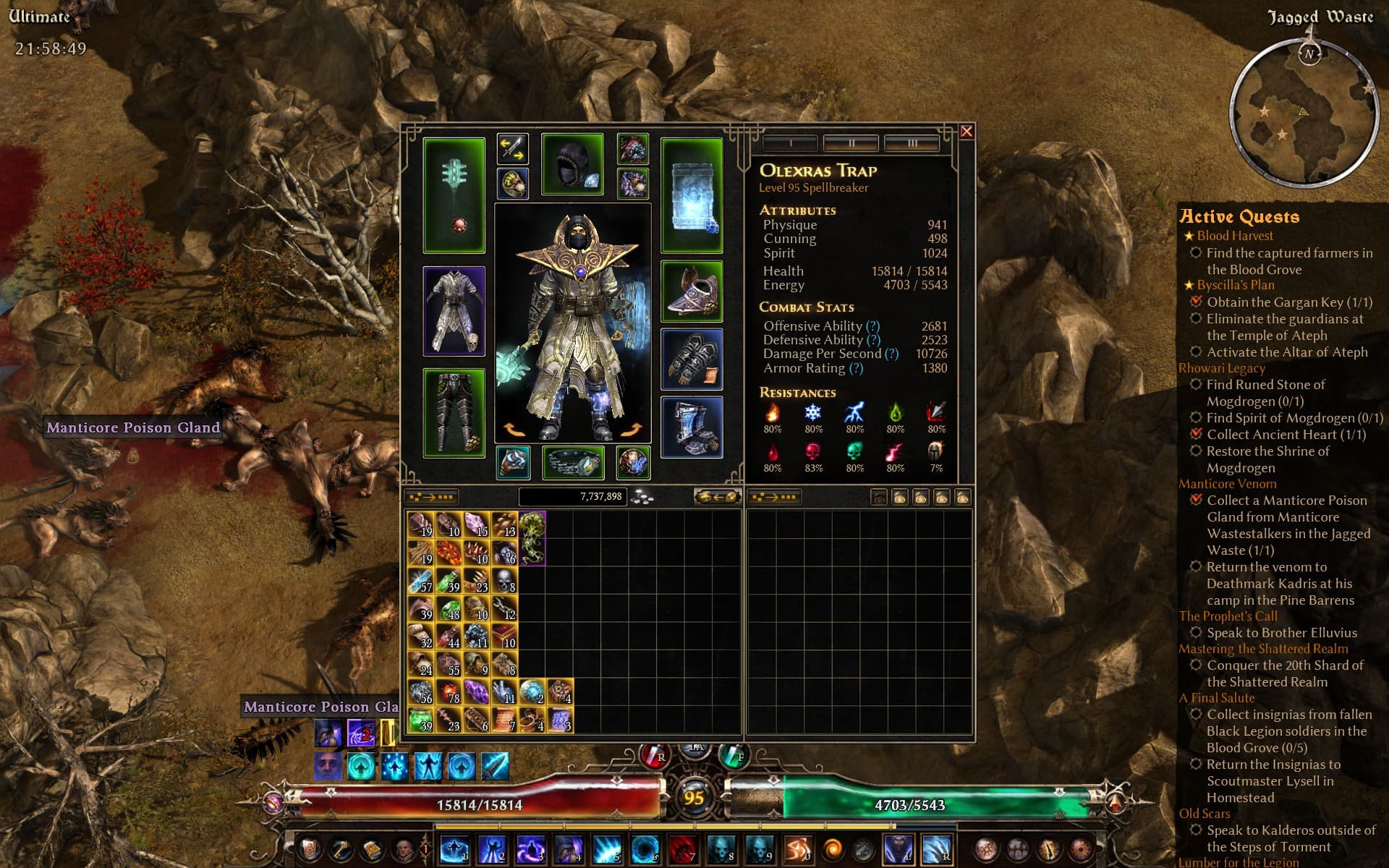Select the equipped boots slot
The height and width of the screenshot is (868, 1389).
tap(692, 427)
